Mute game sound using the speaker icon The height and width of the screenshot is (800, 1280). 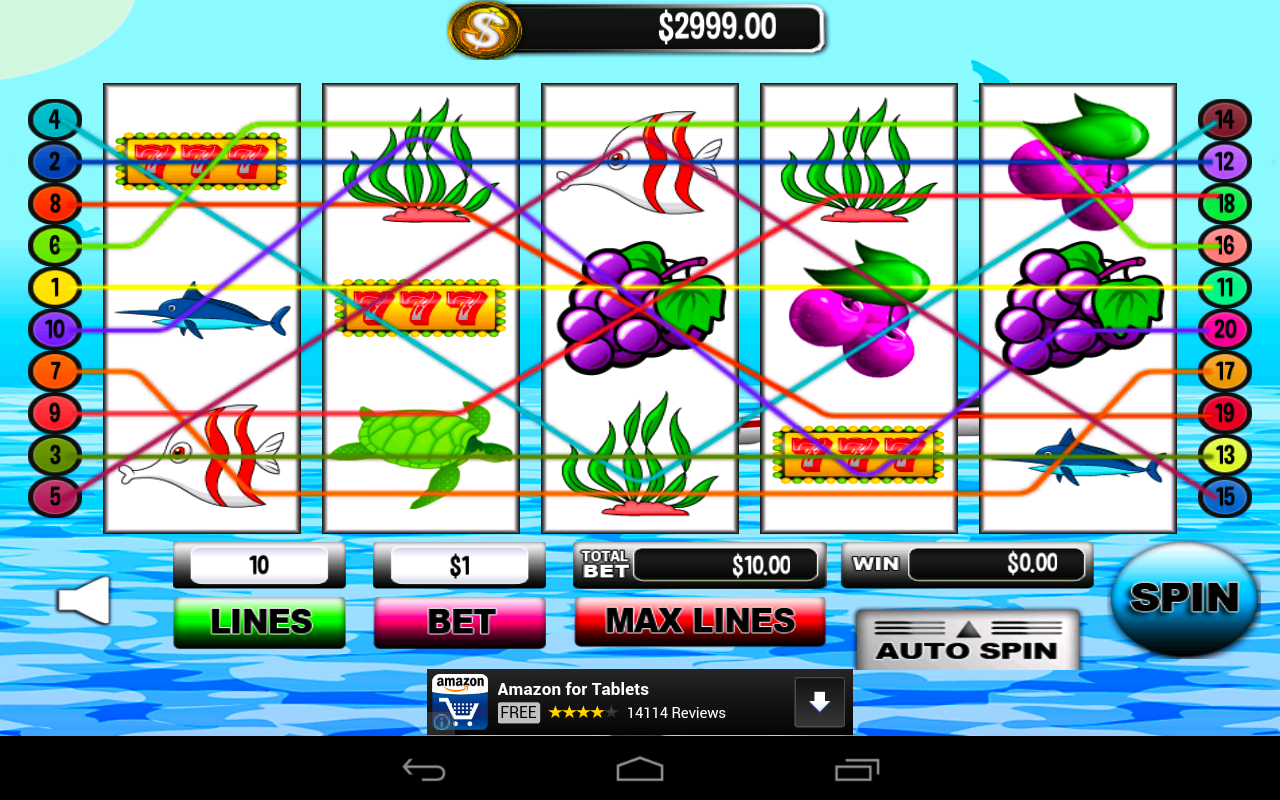coord(84,599)
